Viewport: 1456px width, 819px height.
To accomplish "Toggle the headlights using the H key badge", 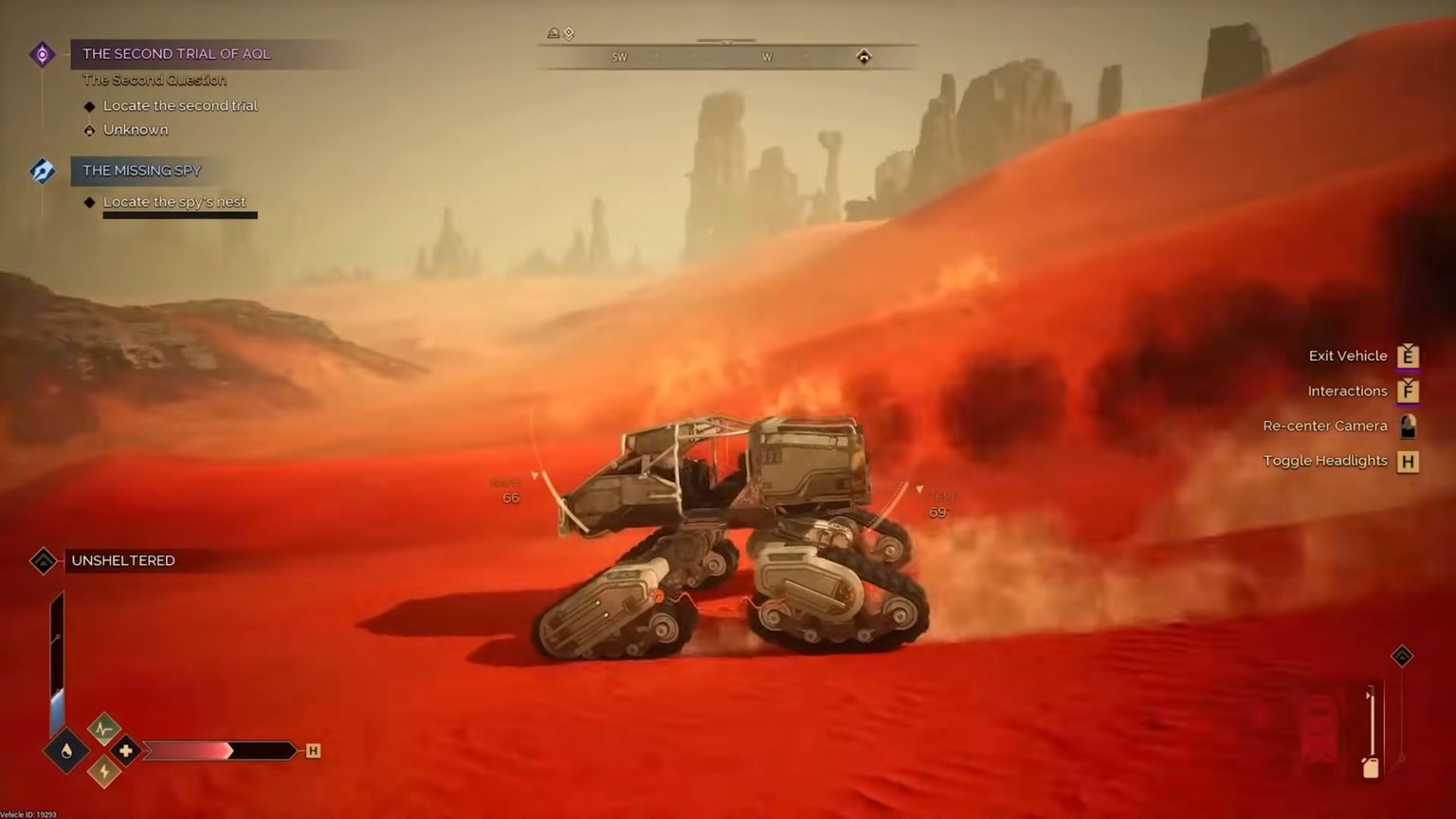I will click(x=1409, y=462).
